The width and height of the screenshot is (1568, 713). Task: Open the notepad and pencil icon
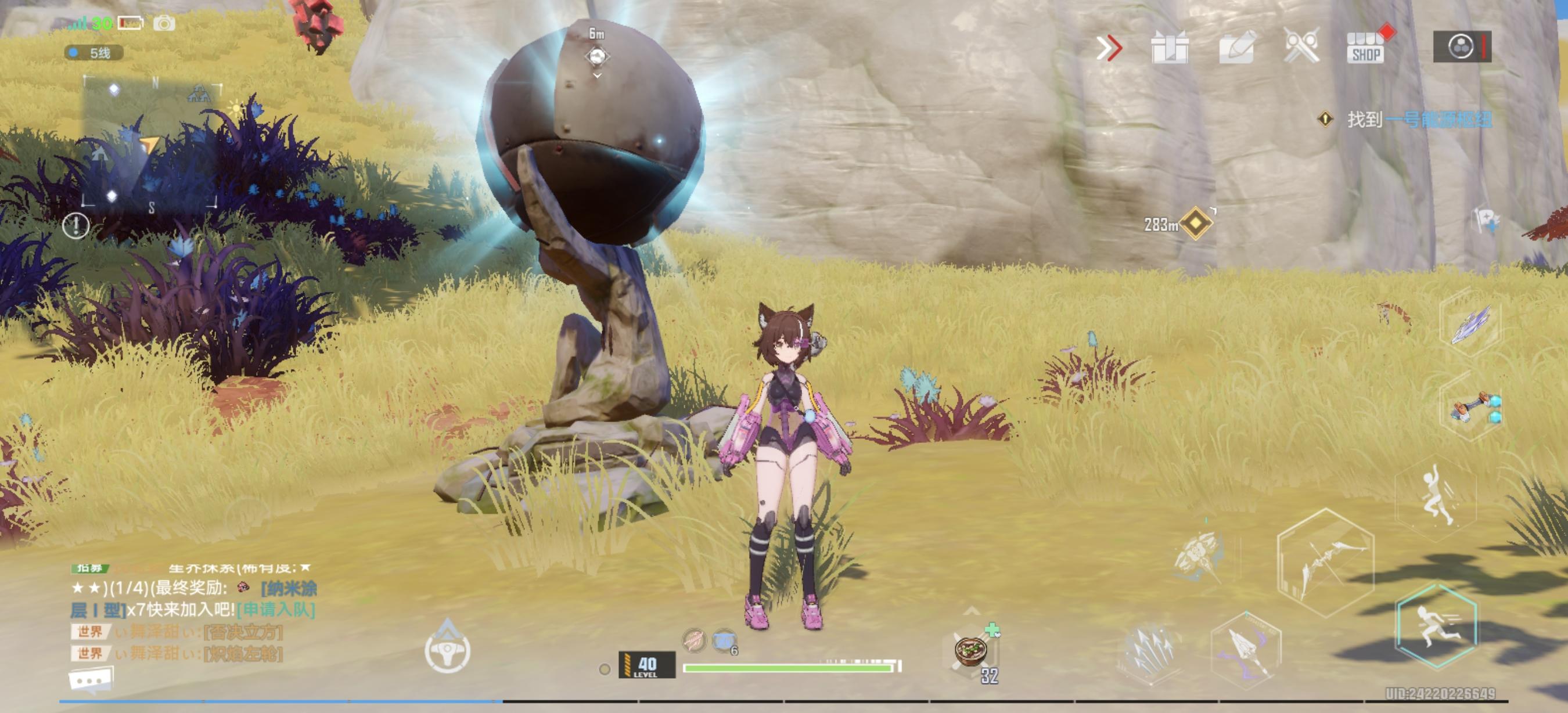pyautogui.click(x=1236, y=48)
